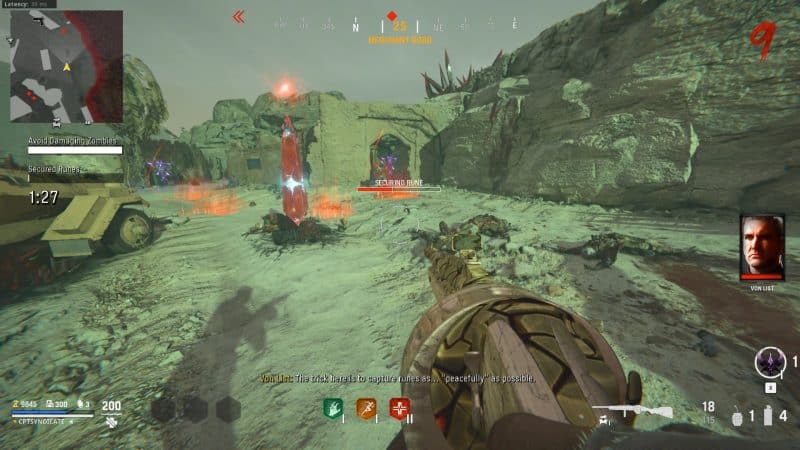This screenshot has width=800, height=450.
Task: Select the green perk icon
Action: (333, 408)
